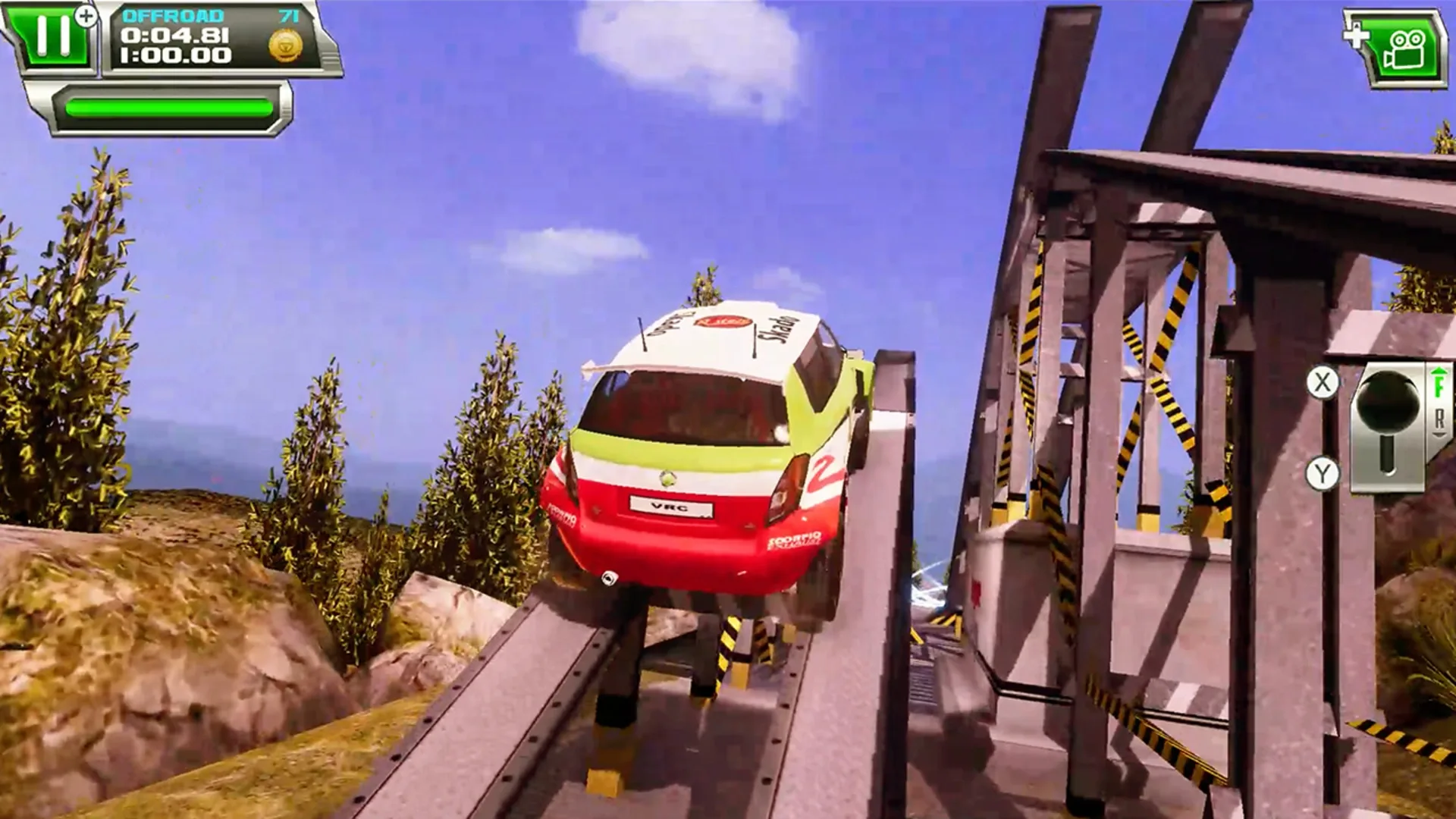Viewport: 1456px width, 819px height.
Task: Open the total time 1:00.00 display
Action: pyautogui.click(x=177, y=55)
